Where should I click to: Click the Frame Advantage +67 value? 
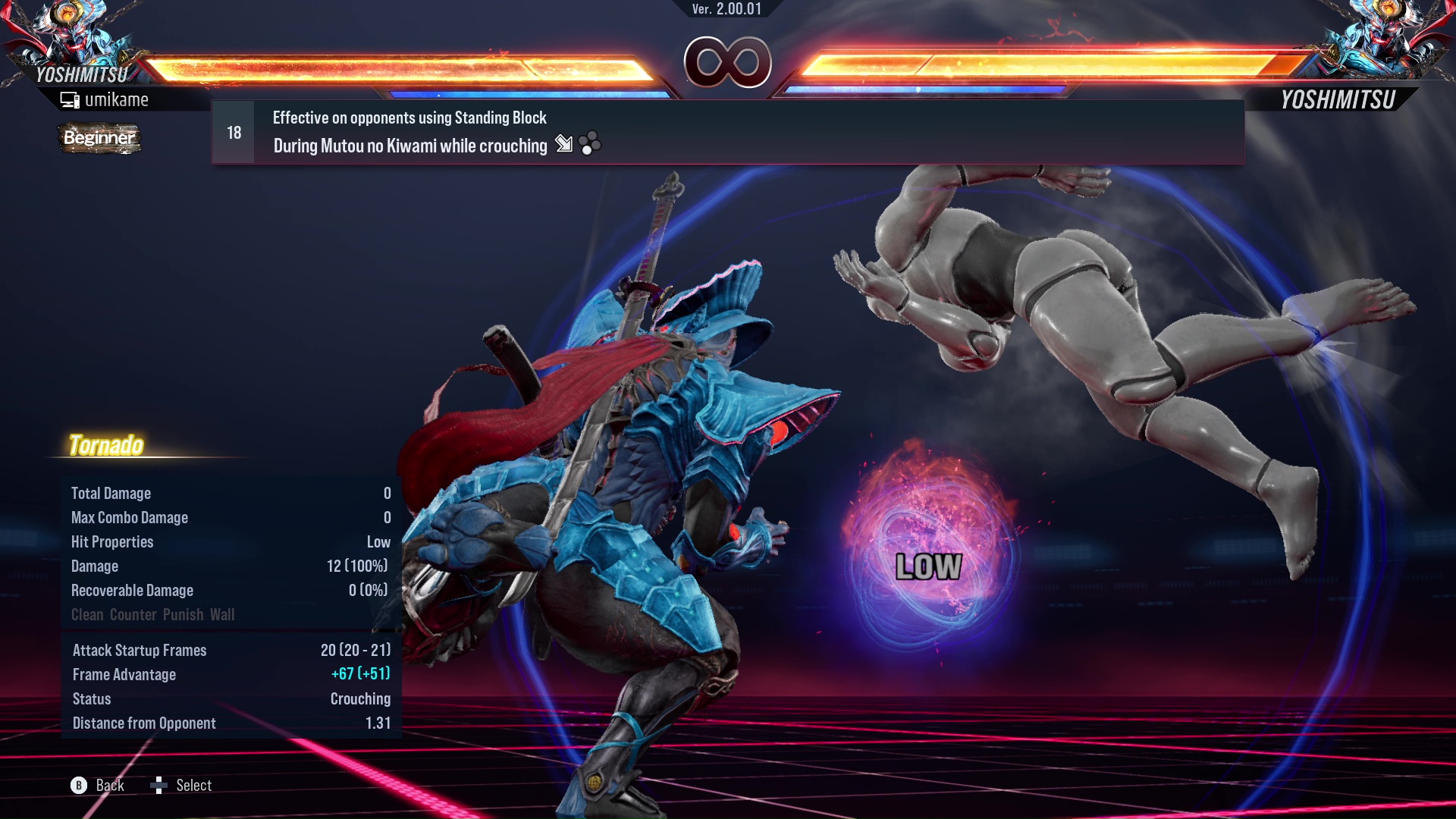pyautogui.click(x=361, y=674)
